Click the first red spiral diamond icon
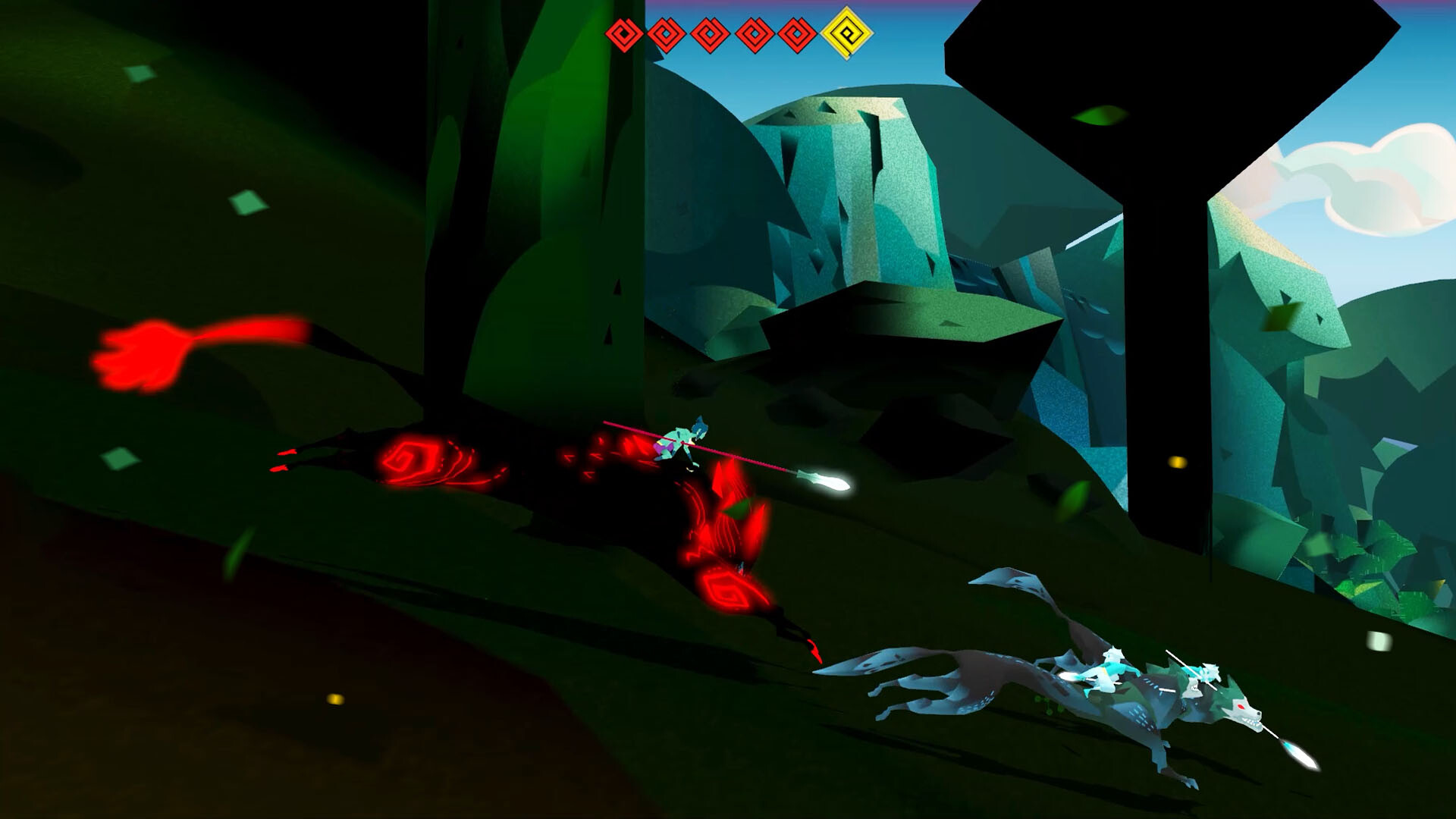The height and width of the screenshot is (819, 1456). coord(625,33)
